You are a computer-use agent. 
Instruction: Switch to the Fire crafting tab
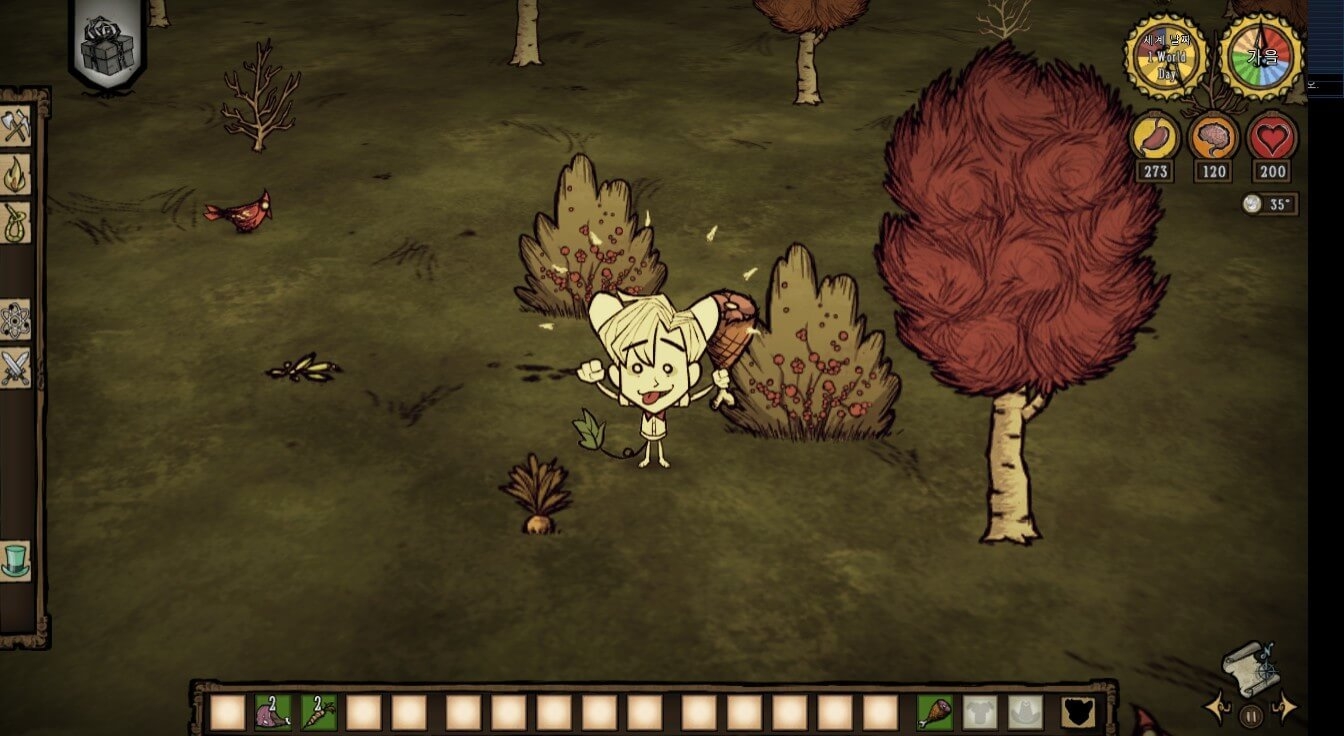click(x=16, y=174)
